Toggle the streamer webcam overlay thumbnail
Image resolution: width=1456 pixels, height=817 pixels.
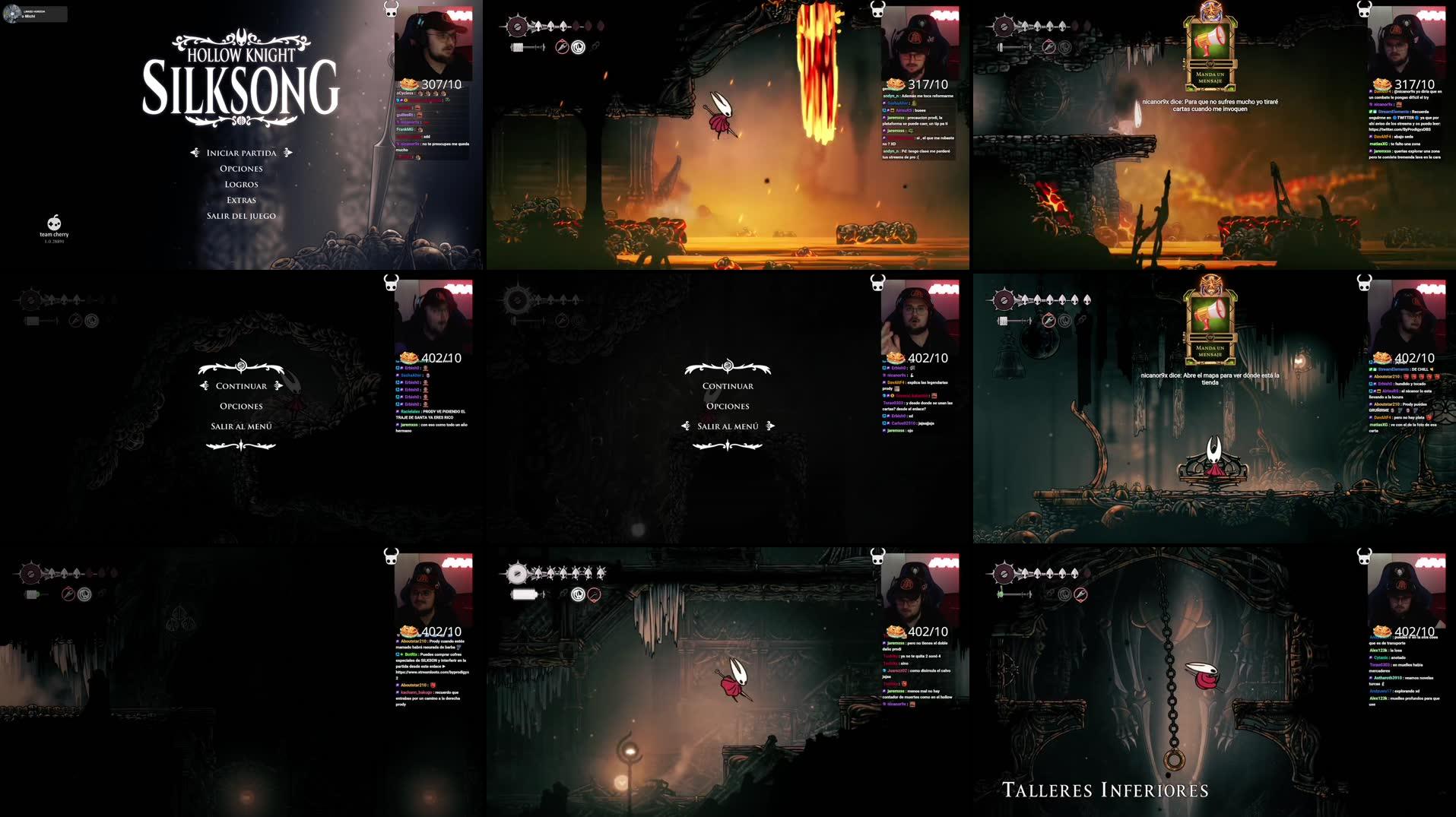(x=433, y=44)
